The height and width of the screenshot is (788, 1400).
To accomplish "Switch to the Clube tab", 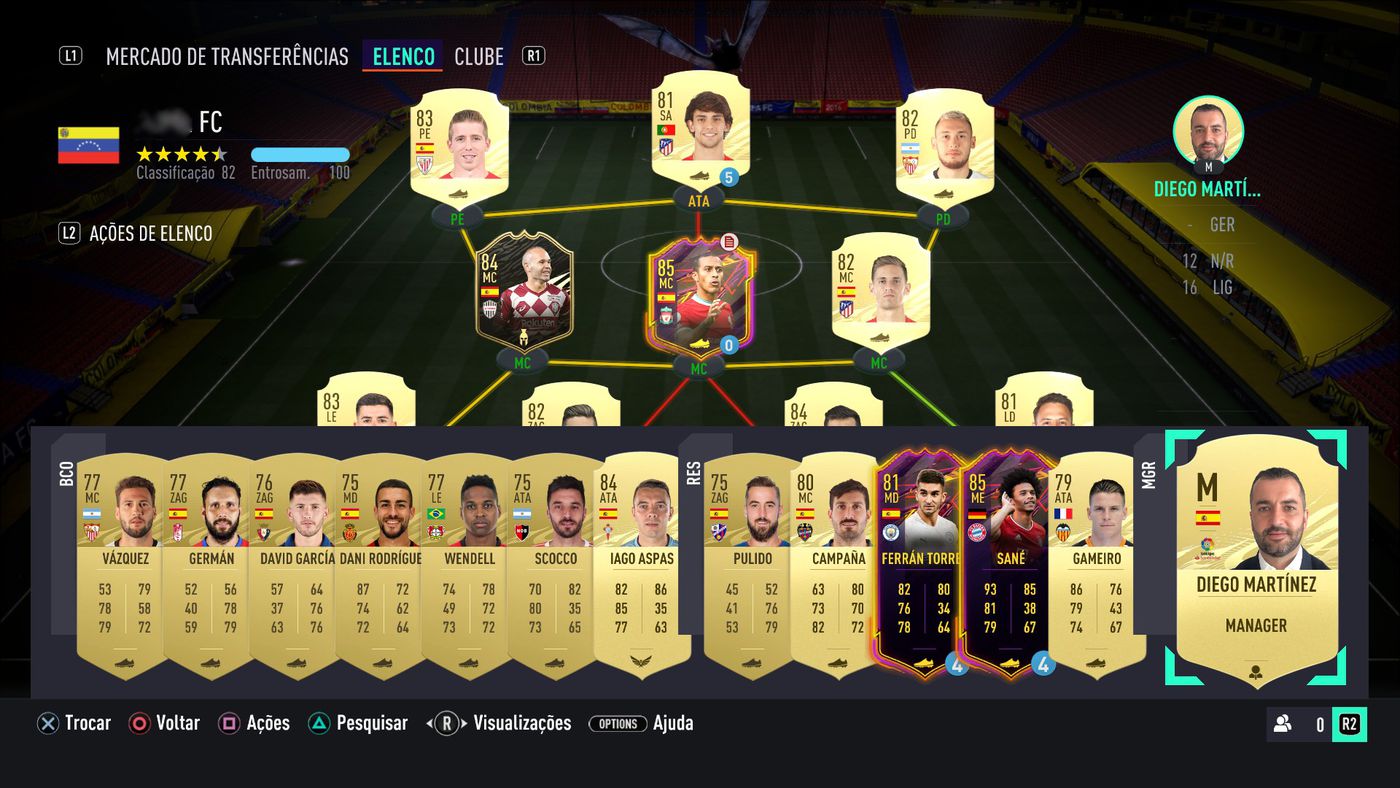I will [x=478, y=57].
